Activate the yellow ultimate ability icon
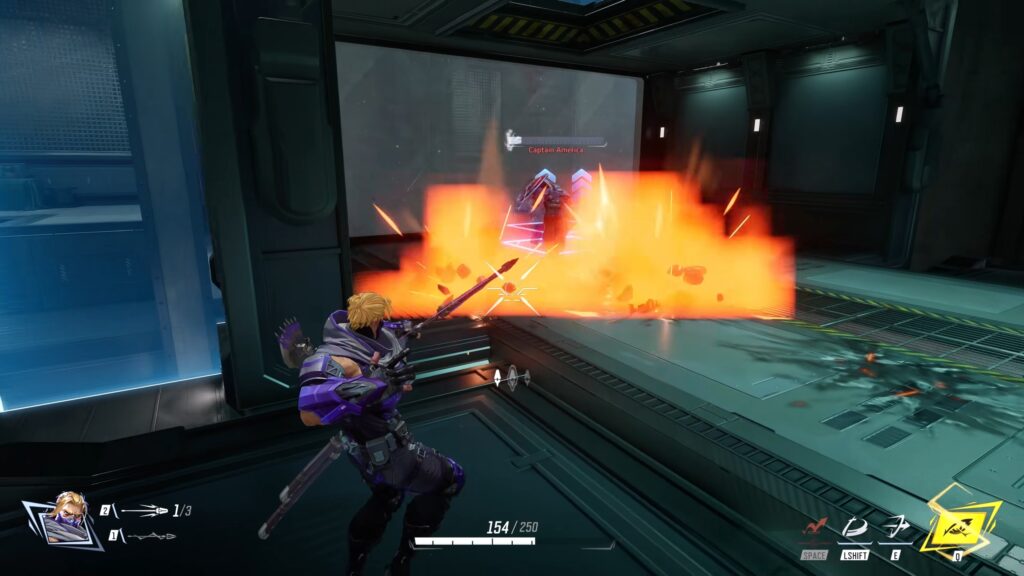Screen dimensions: 1024x576 tap(958, 520)
